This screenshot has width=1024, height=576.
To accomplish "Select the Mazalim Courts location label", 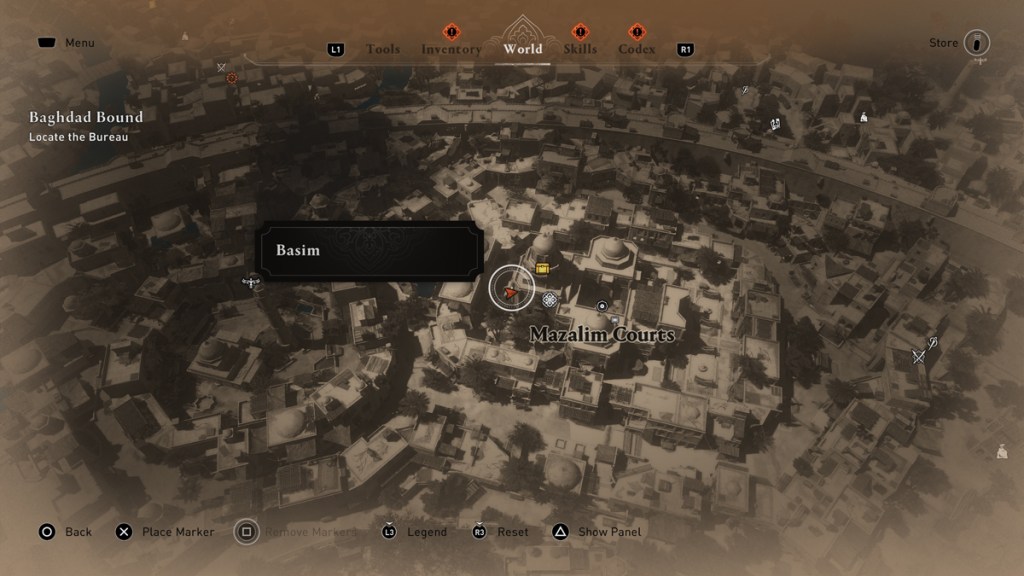I will 602,334.
